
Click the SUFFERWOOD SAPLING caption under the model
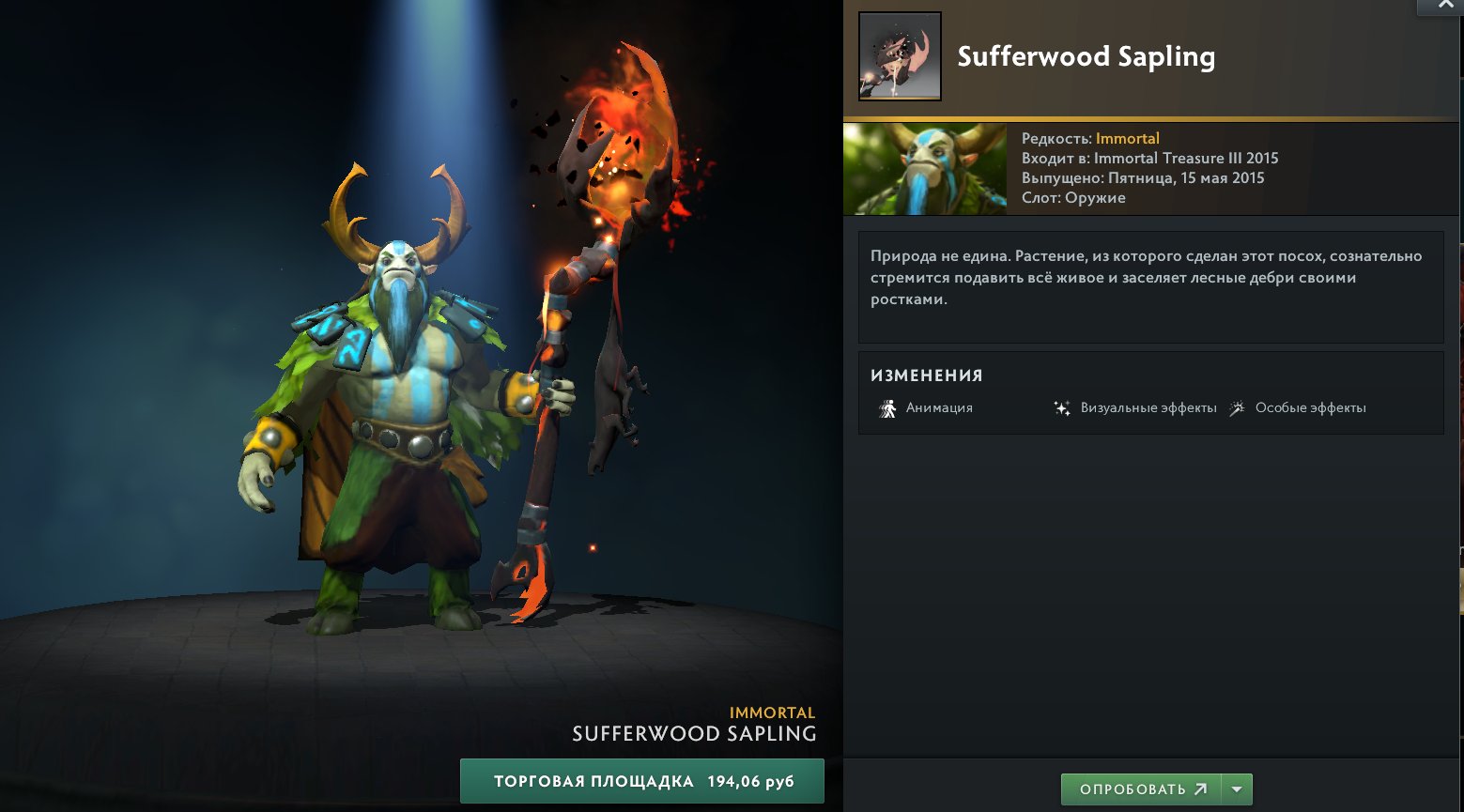tap(694, 733)
